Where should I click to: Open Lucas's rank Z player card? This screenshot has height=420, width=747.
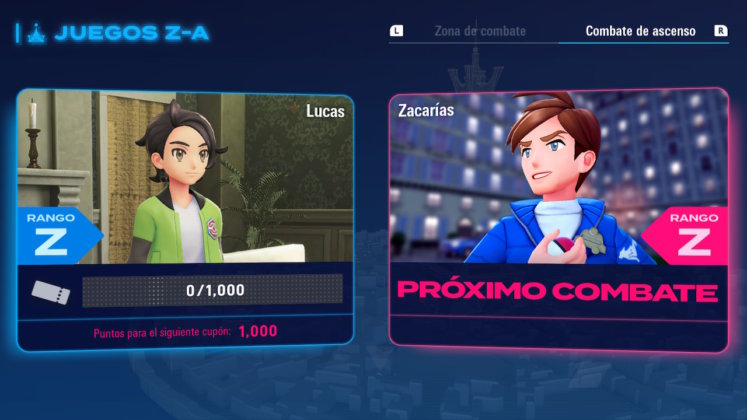[x=186, y=218]
